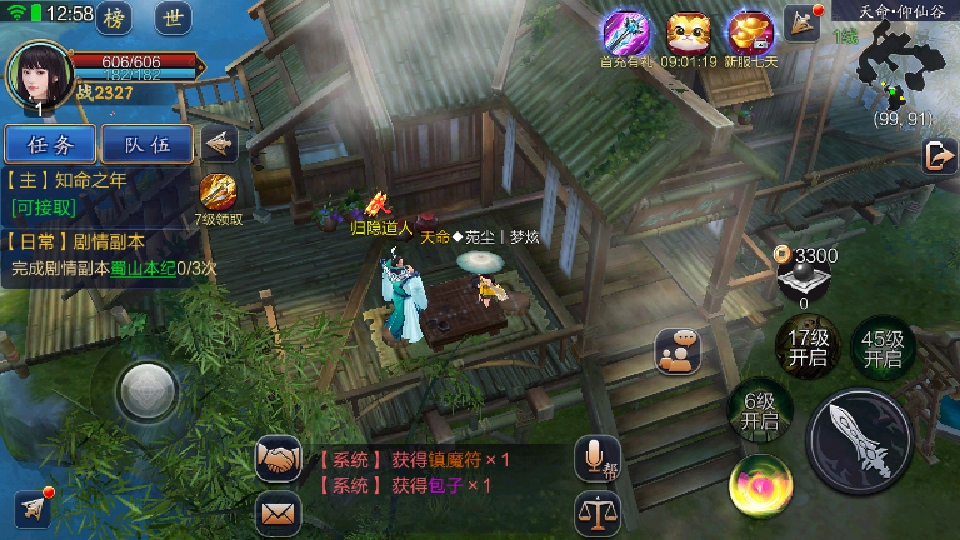Activate the sword attack button

coord(859,437)
